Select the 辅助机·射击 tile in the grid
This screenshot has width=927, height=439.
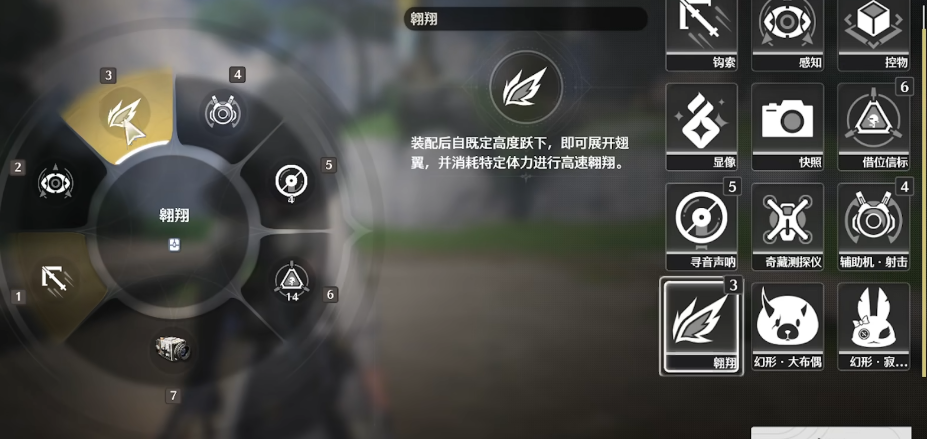(x=873, y=224)
